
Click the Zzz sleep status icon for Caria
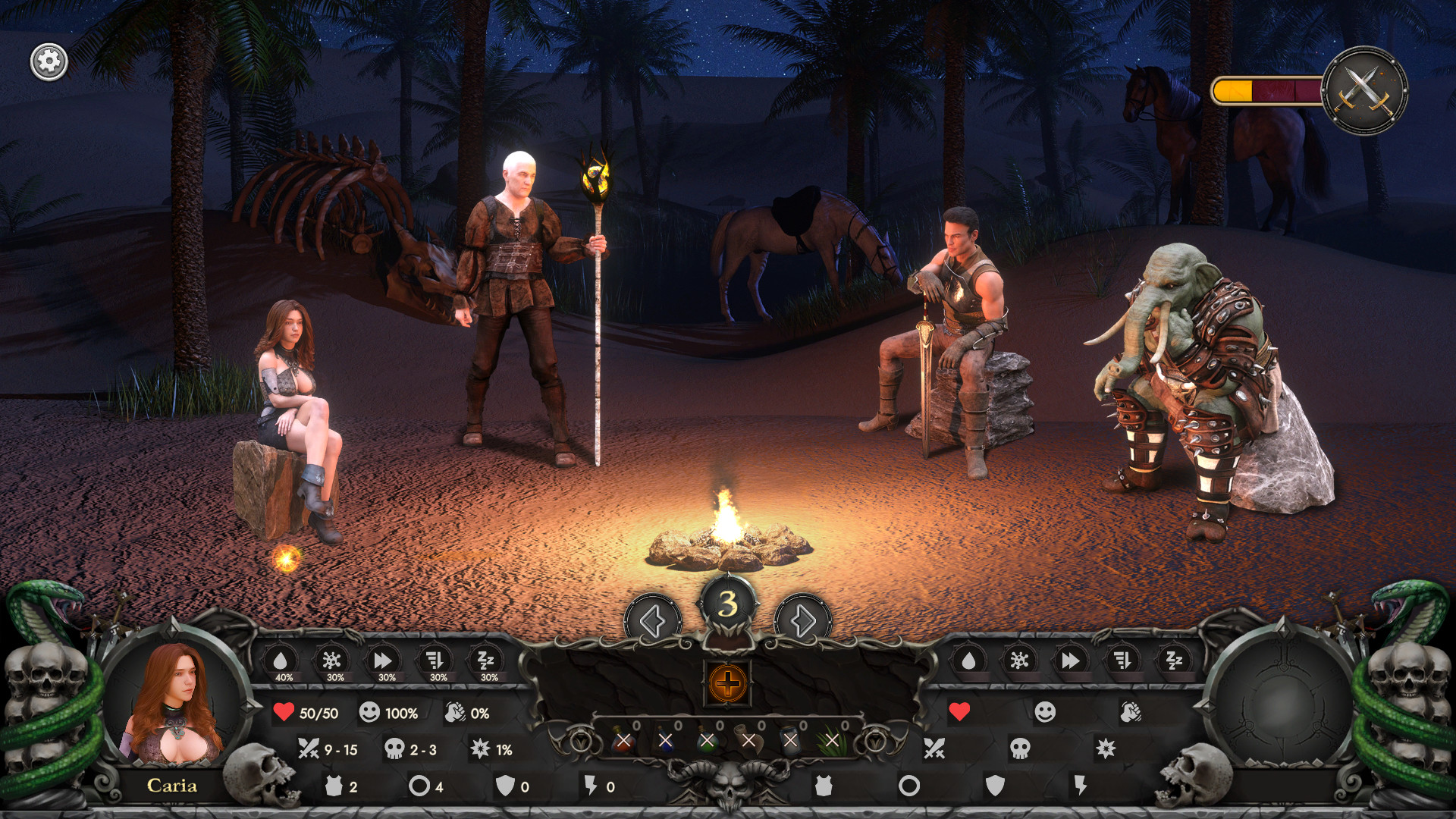click(485, 661)
